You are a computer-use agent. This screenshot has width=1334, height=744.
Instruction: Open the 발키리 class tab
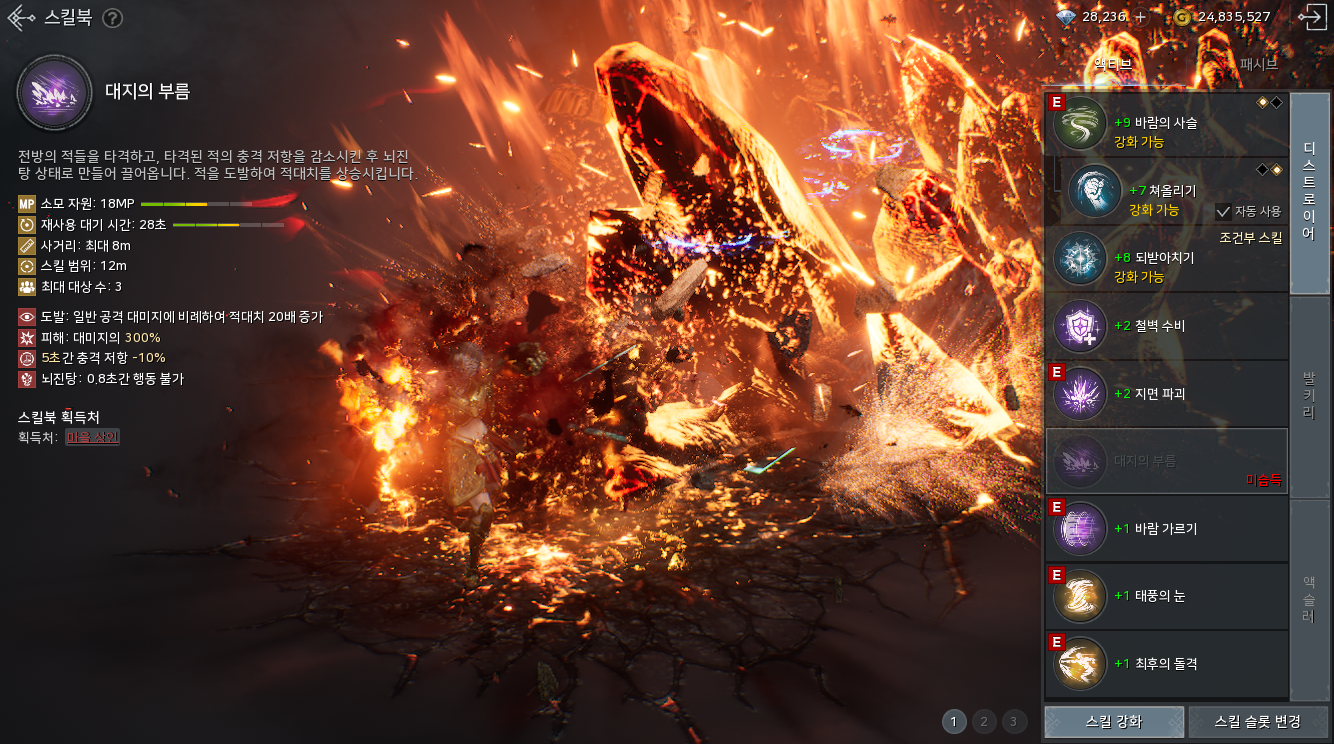(1309, 397)
